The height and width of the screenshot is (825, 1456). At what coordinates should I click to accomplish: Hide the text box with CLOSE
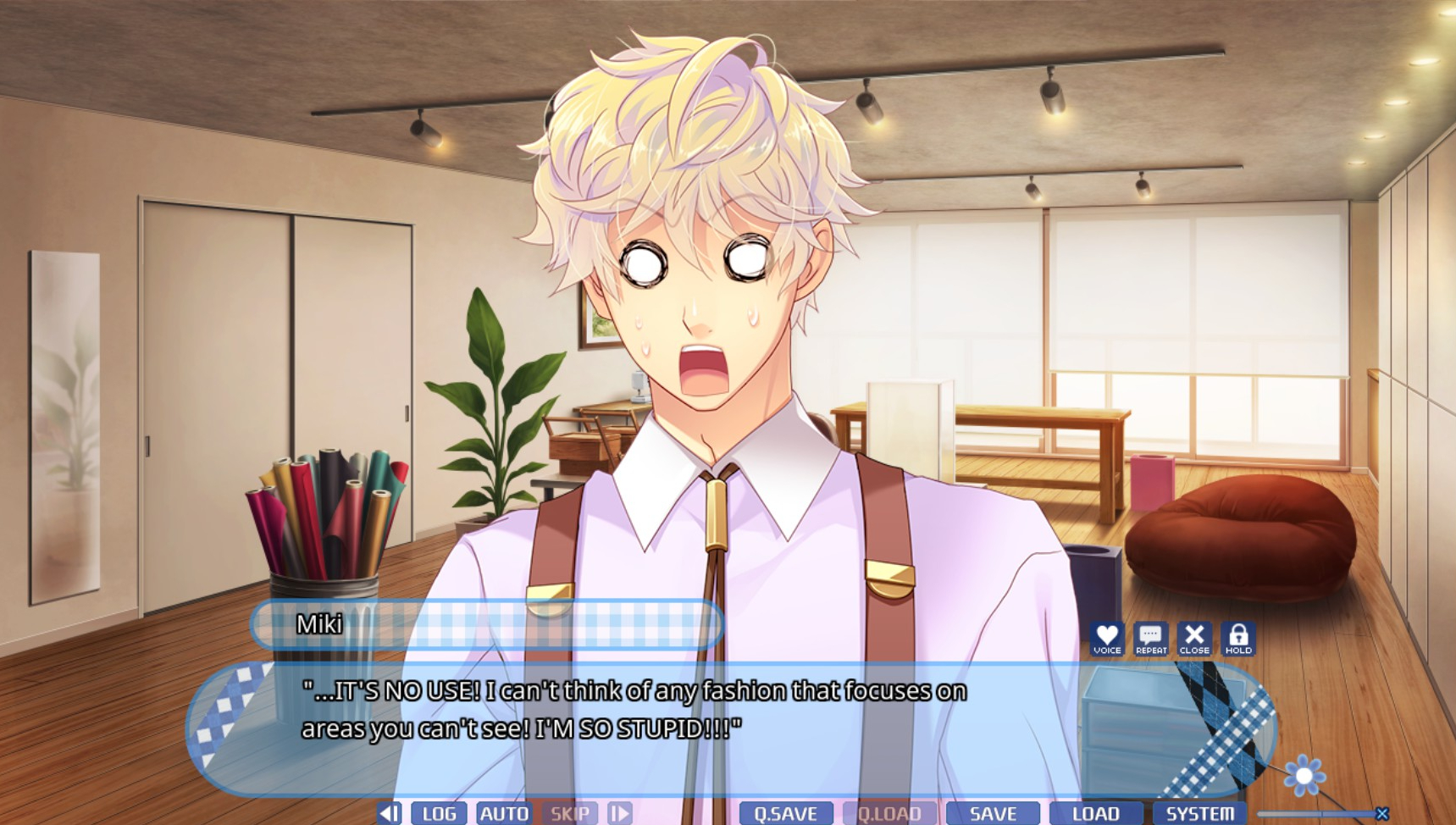click(x=1194, y=638)
